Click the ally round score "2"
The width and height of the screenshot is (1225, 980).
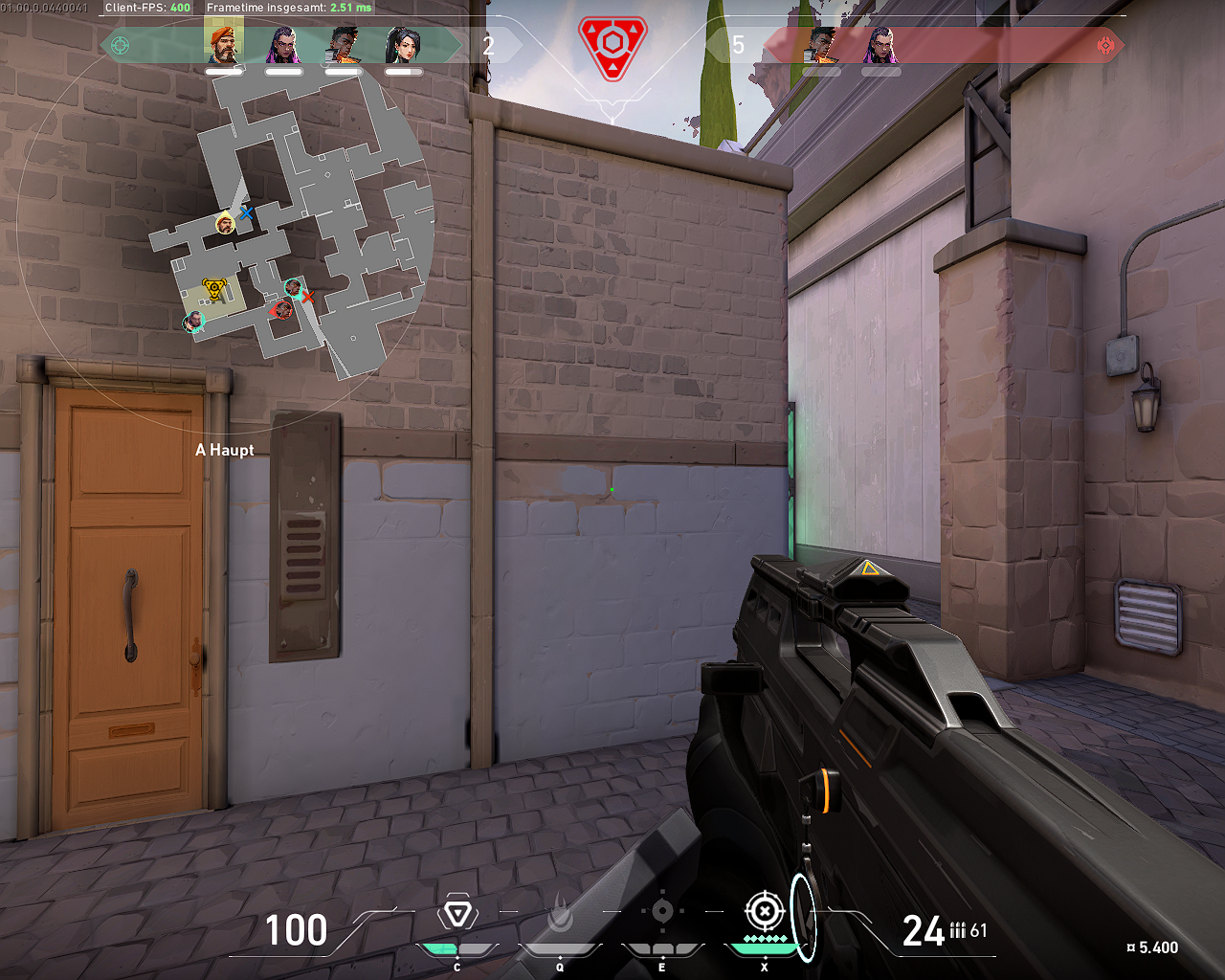pos(488,43)
